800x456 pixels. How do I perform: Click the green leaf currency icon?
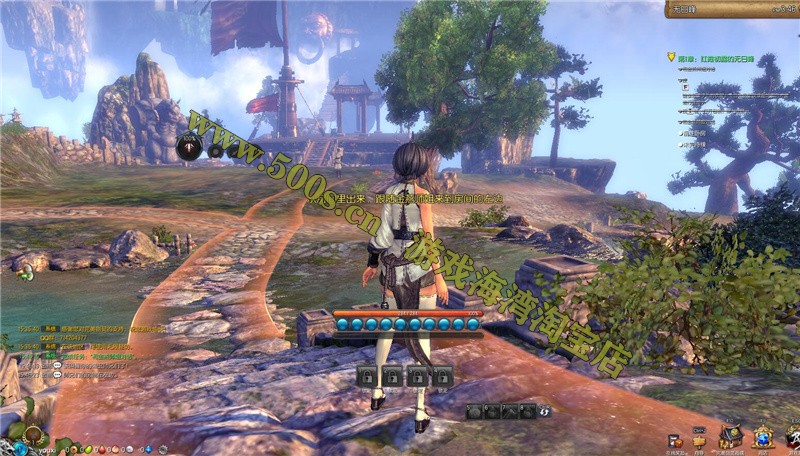86,448
